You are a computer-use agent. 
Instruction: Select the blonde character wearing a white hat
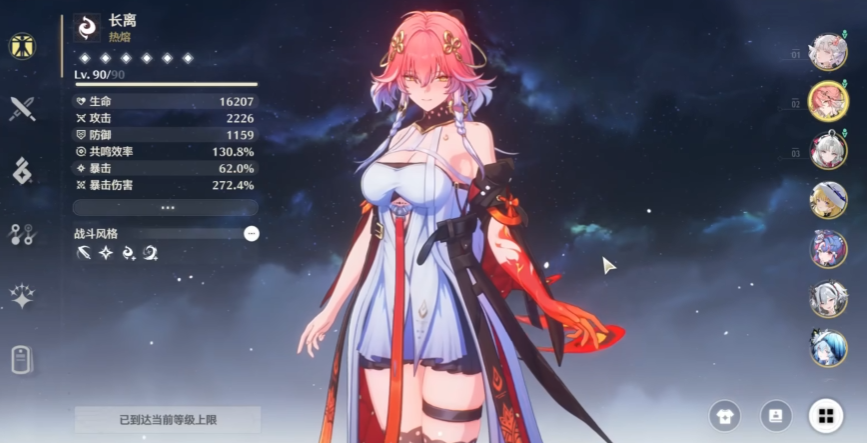[828, 199]
